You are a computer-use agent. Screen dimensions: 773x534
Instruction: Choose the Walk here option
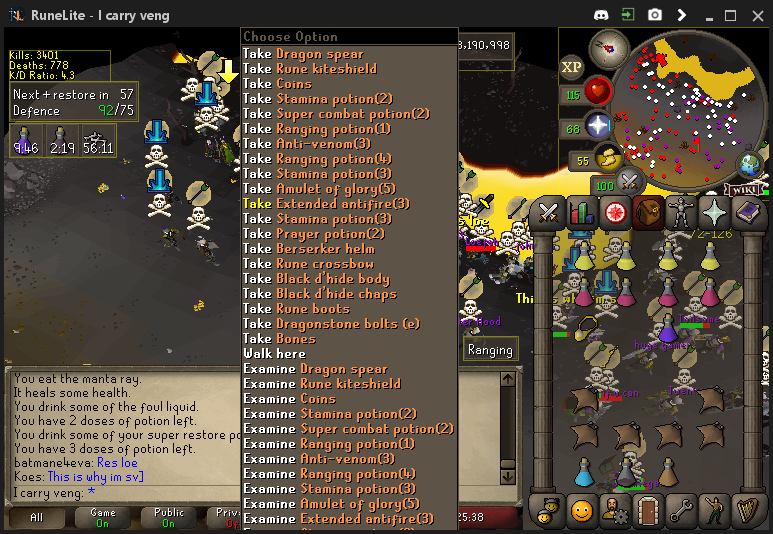click(275, 354)
